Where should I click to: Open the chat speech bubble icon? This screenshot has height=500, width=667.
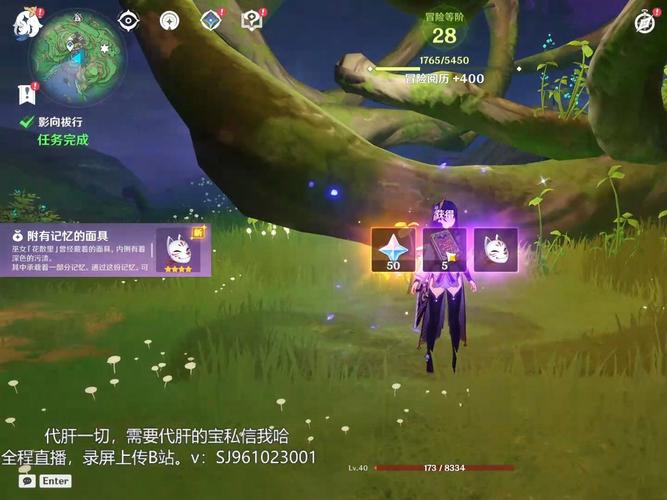pyautogui.click(x=27, y=481)
